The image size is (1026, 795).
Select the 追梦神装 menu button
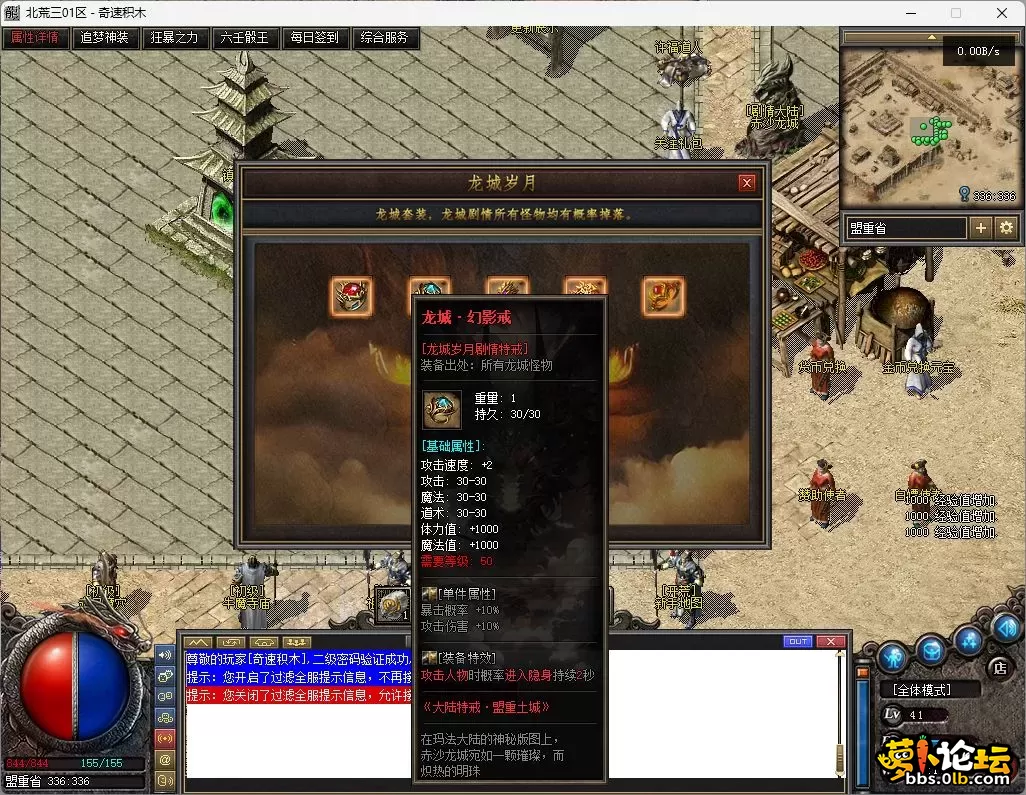tap(105, 38)
